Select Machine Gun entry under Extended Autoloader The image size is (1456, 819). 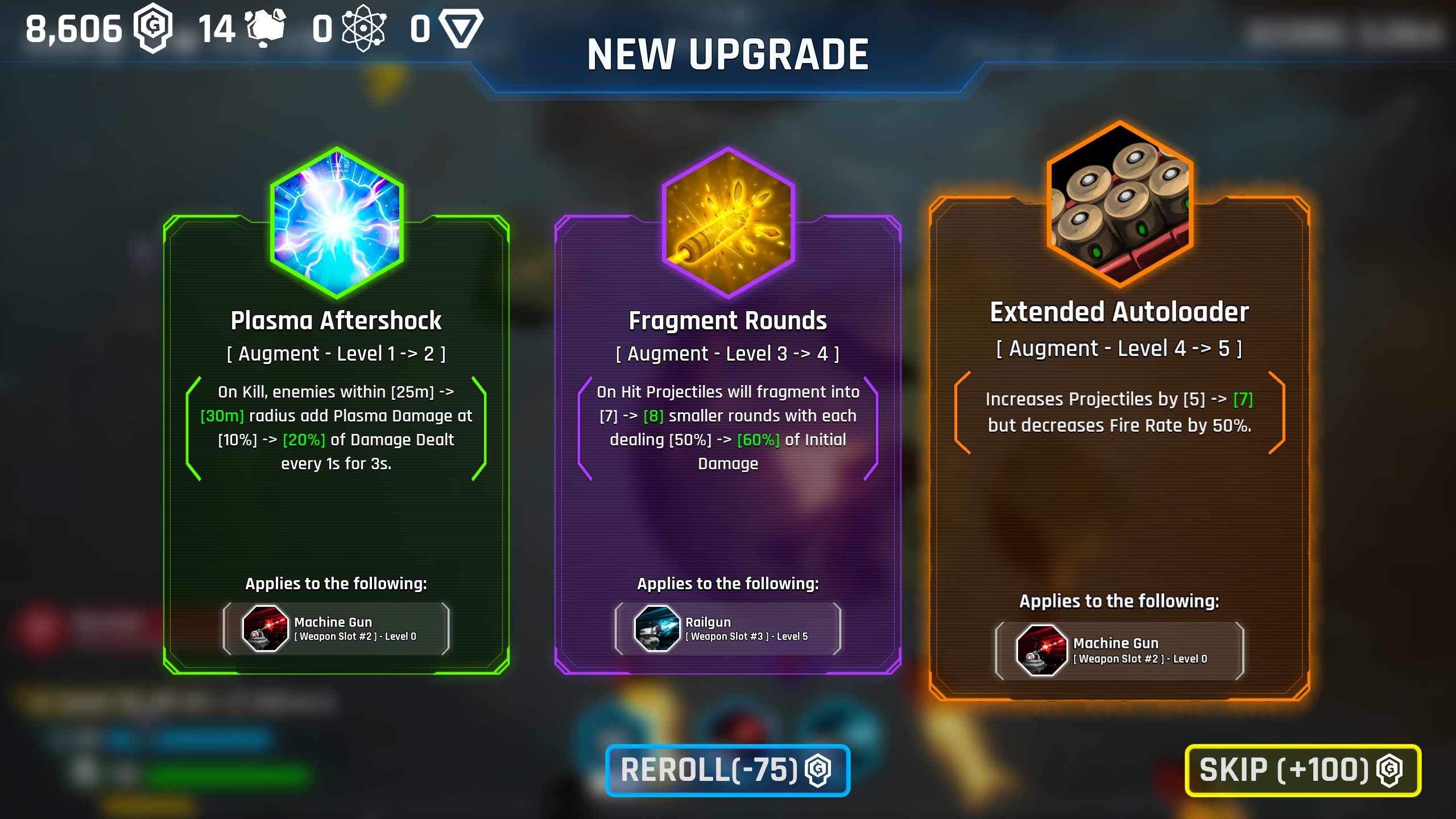point(1119,651)
